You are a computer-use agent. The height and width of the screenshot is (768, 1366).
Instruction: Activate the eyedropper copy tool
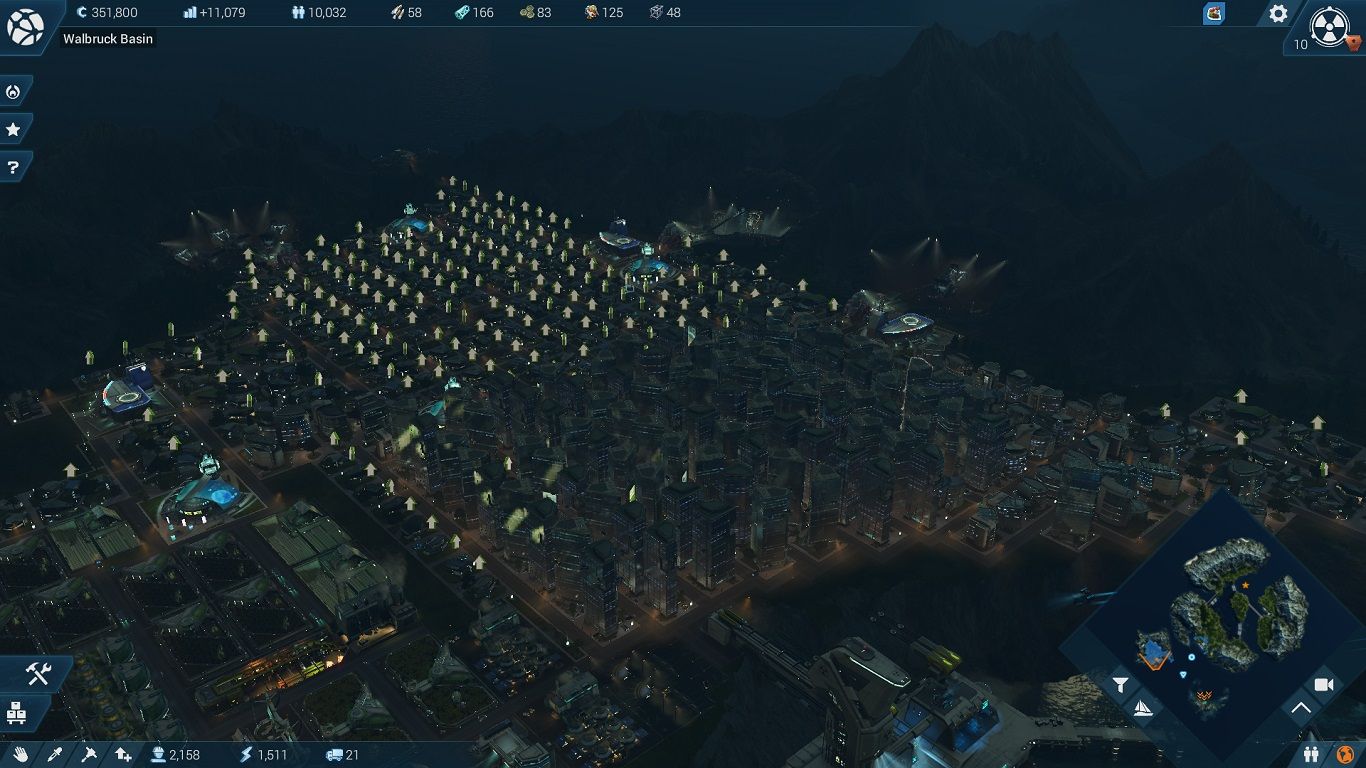55,754
